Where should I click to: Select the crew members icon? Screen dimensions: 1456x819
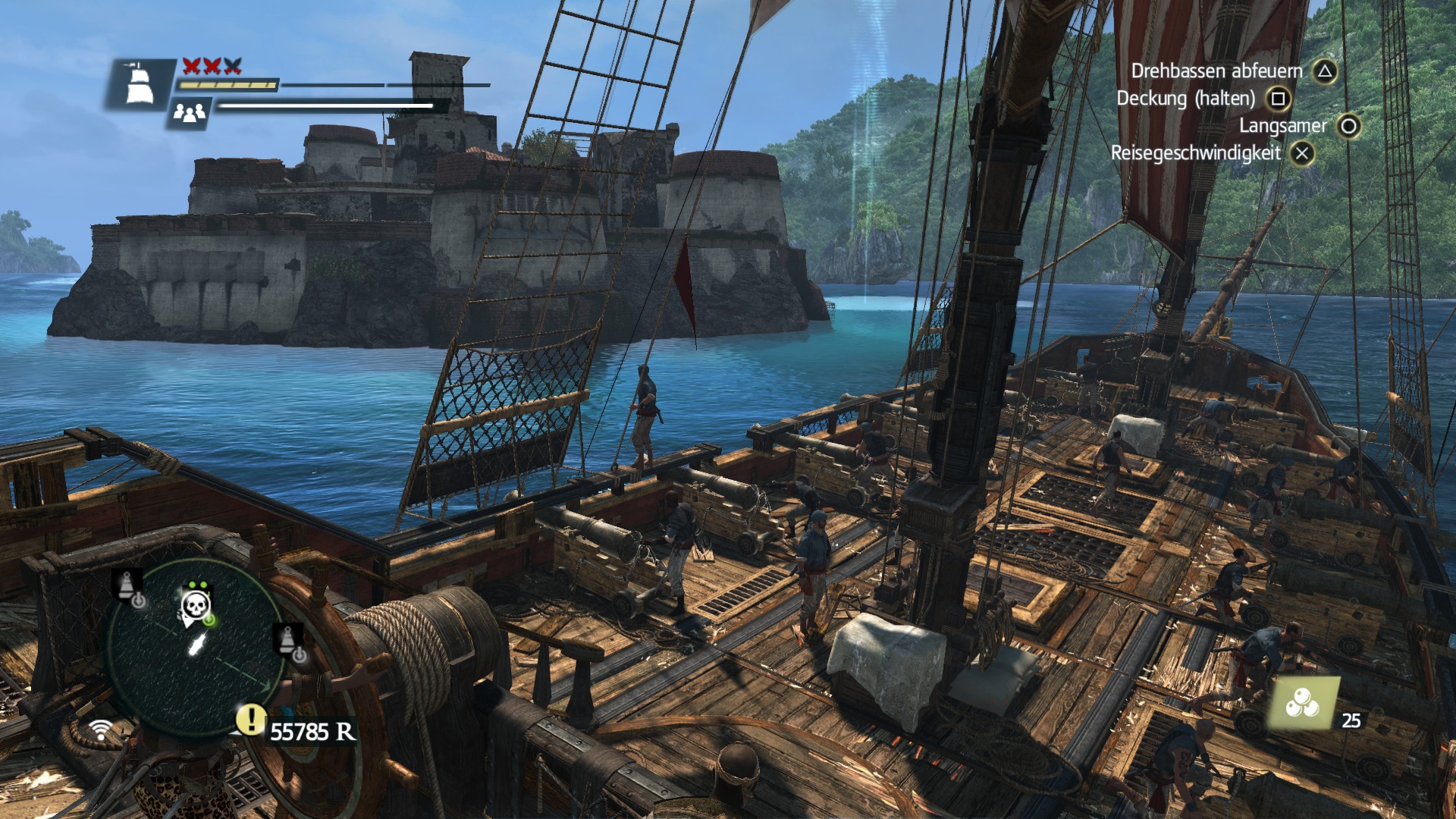point(189,113)
